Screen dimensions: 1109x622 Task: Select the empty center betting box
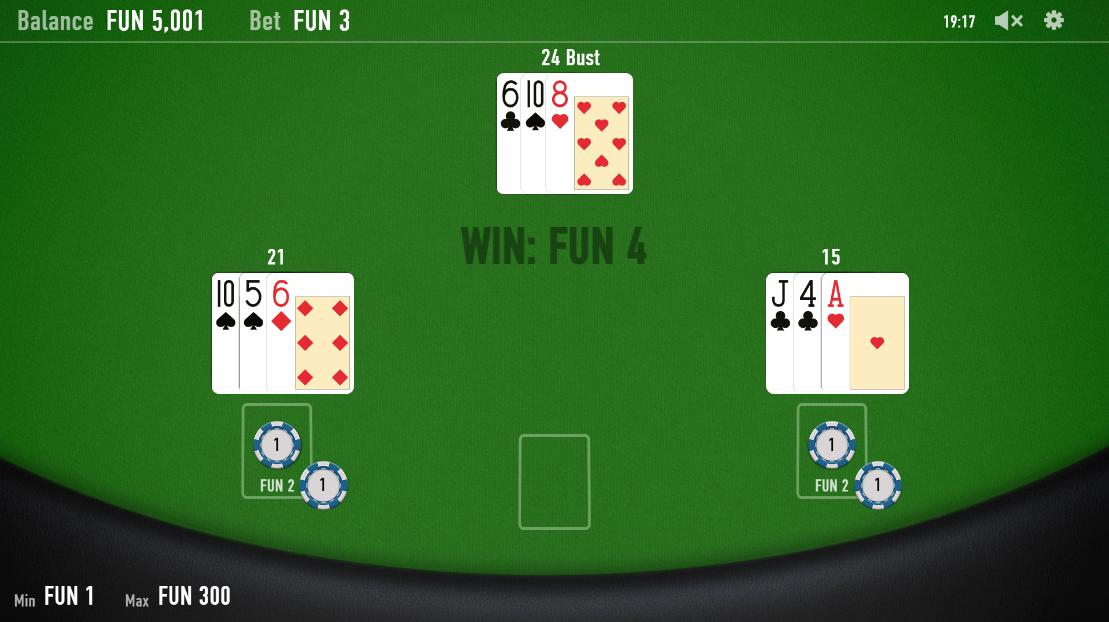[x=554, y=481]
